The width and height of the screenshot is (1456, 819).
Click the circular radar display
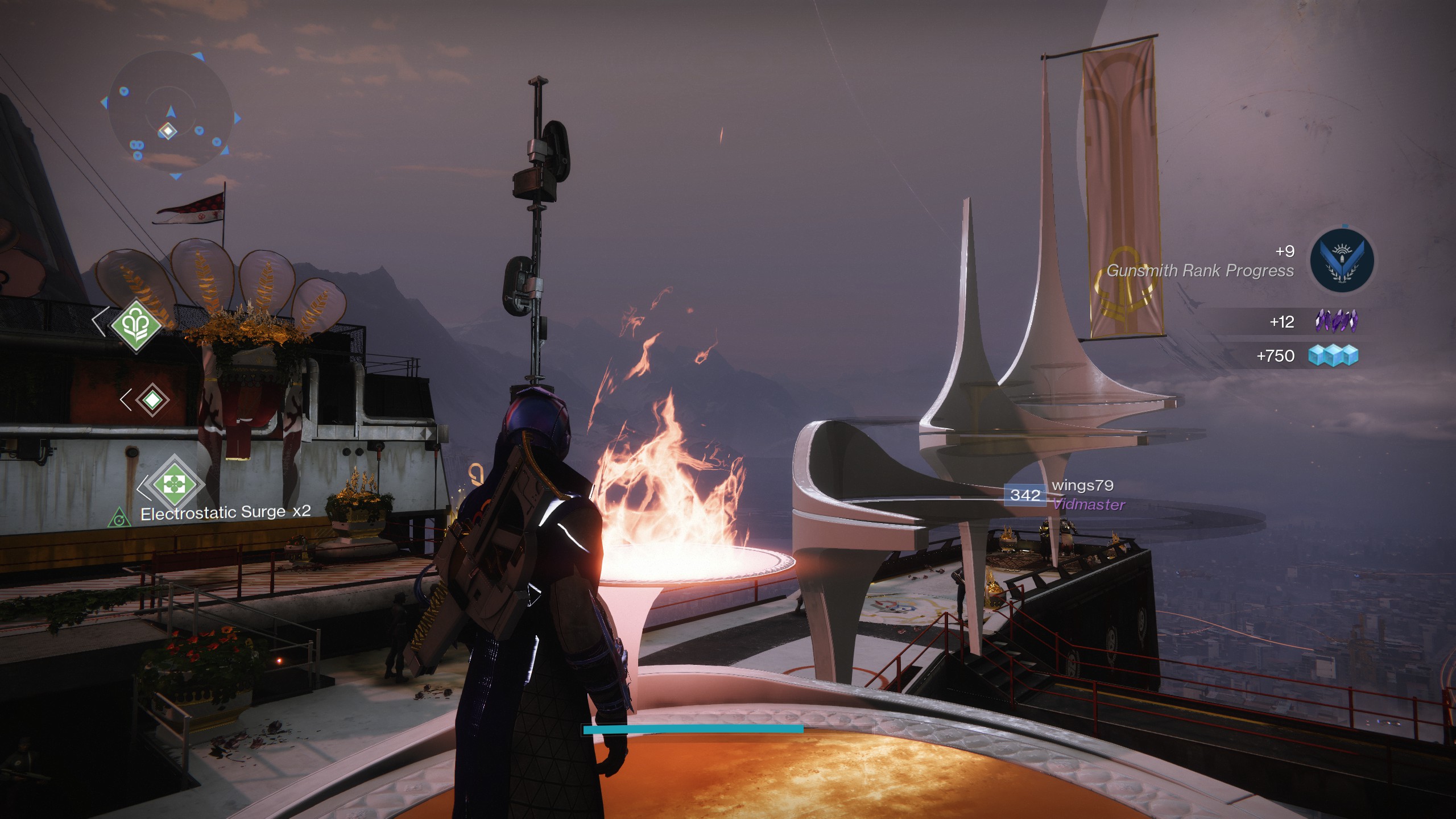point(169,114)
